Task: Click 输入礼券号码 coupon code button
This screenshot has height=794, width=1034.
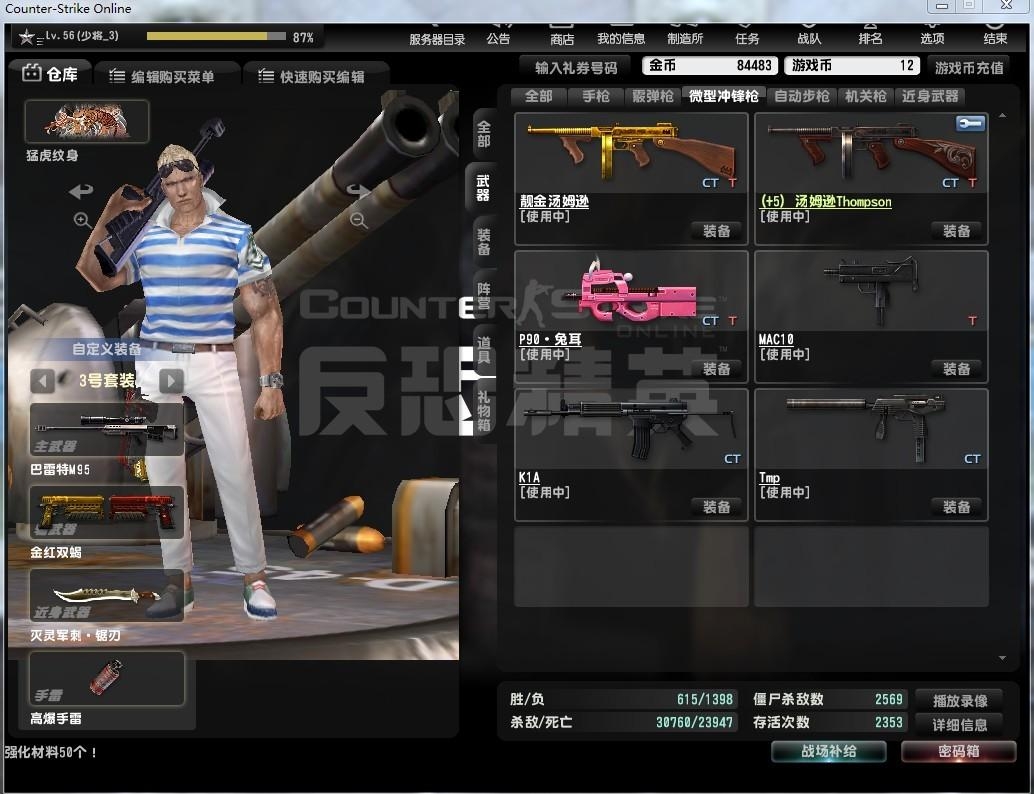Action: (576, 67)
